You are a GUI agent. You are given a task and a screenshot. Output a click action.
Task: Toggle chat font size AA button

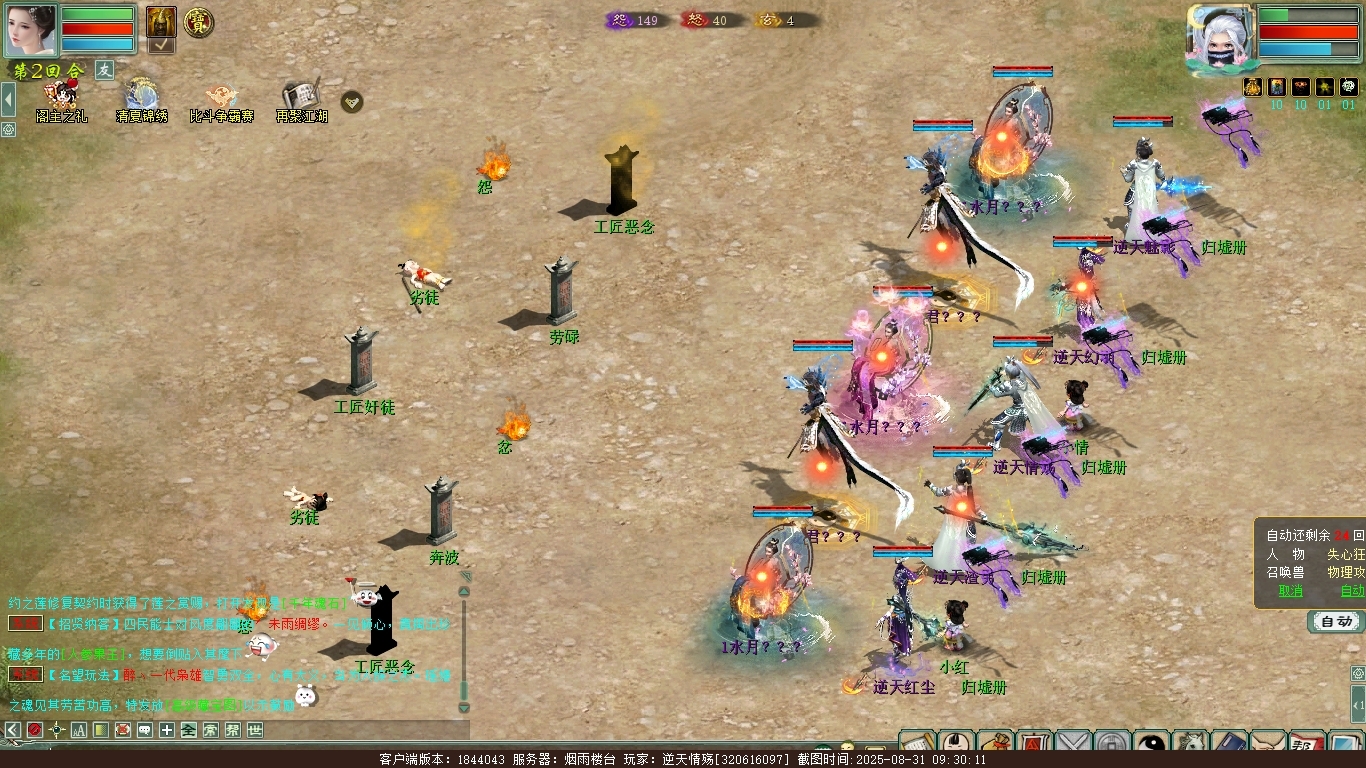point(78,730)
